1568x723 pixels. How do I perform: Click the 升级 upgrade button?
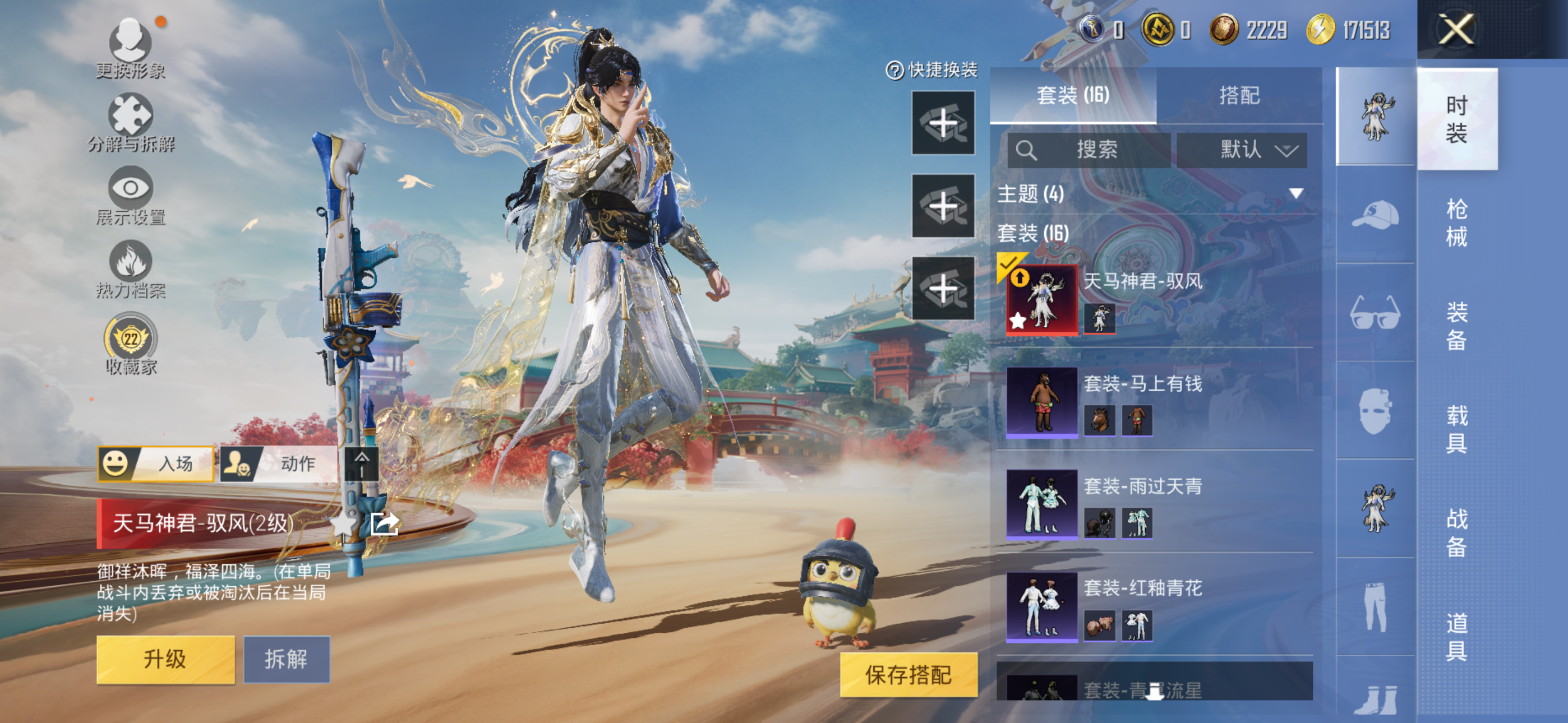(165, 659)
